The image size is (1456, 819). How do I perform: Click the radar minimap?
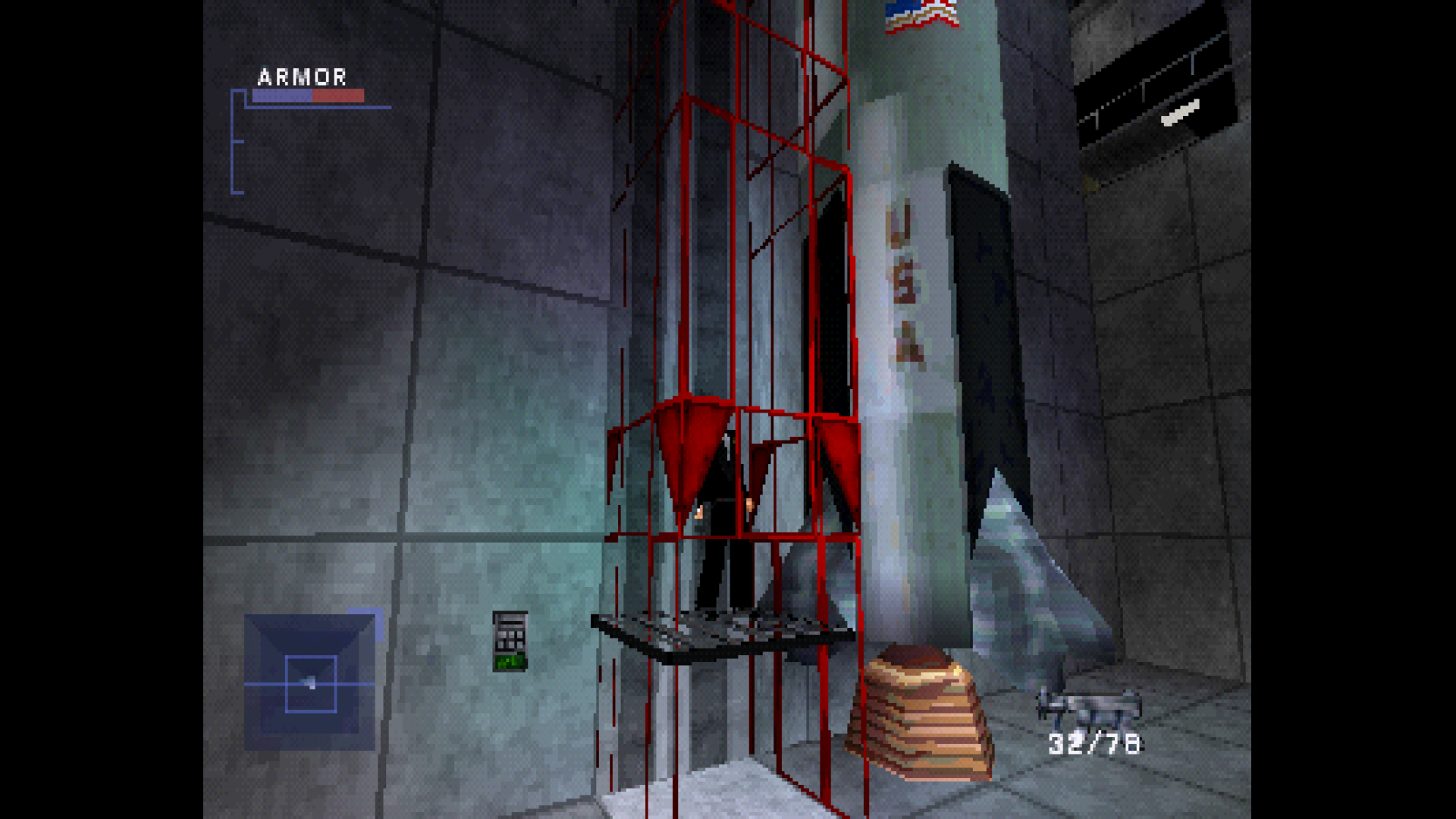[309, 682]
